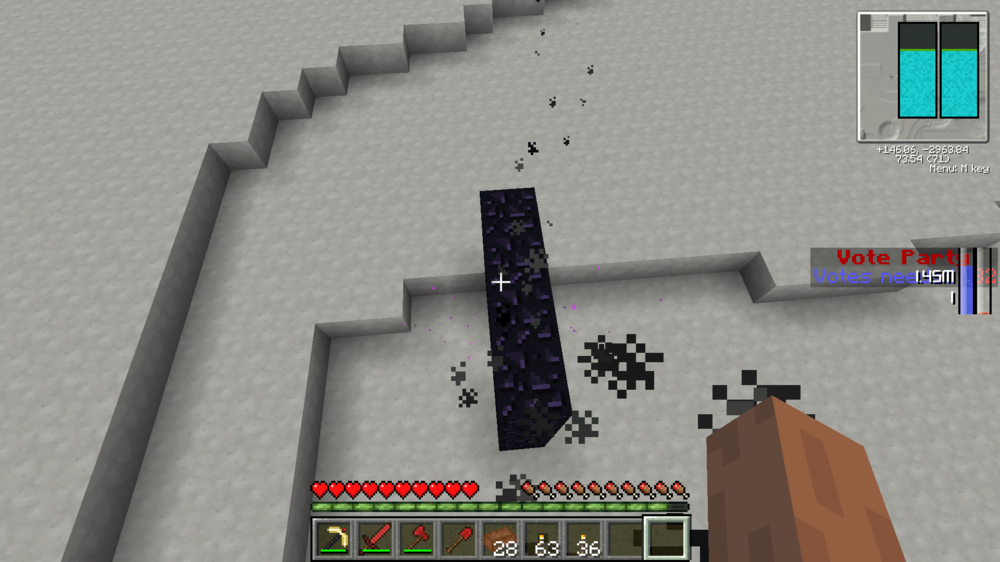Viewport: 1000px width, 562px height.
Task: Choose the red sword in the hotbar
Action: tap(376, 540)
